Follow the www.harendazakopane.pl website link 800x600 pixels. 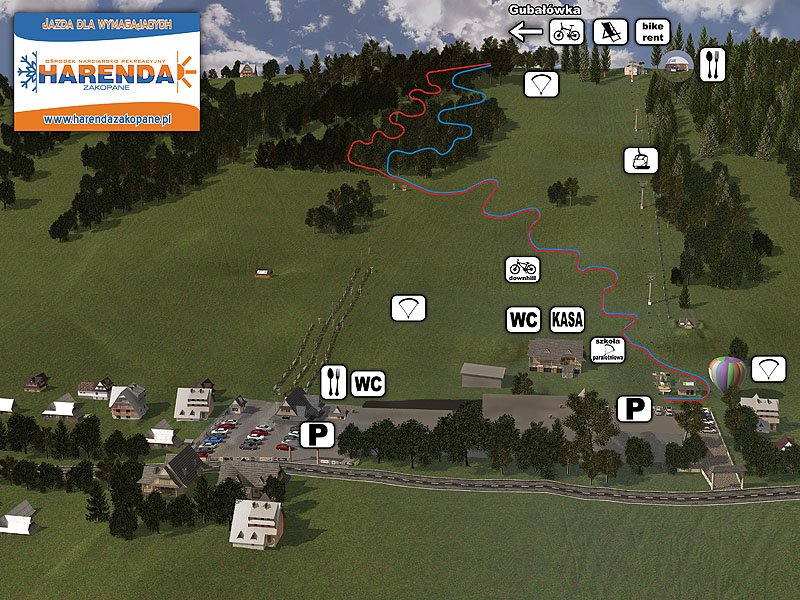point(106,118)
